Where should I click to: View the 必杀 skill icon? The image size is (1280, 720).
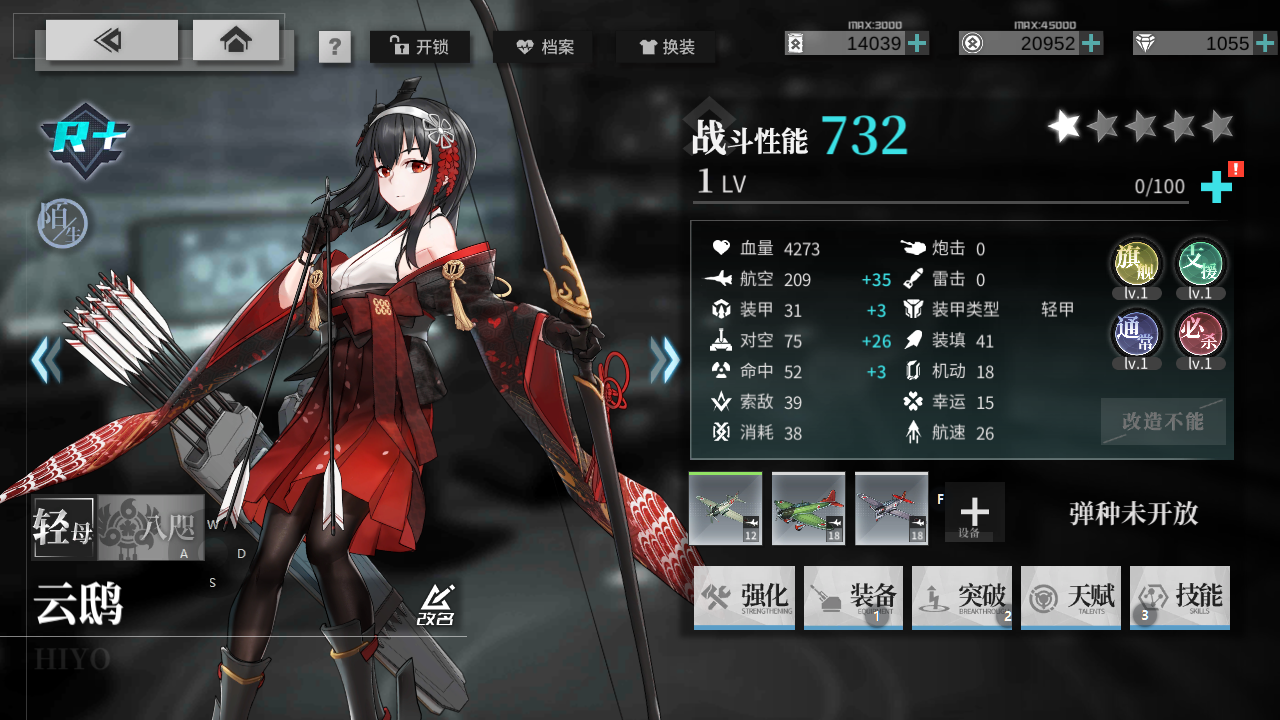pos(1200,335)
